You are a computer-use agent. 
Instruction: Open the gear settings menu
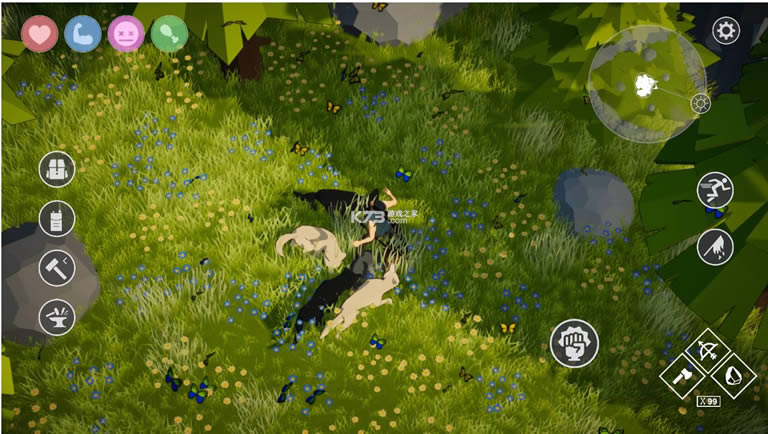tap(726, 30)
